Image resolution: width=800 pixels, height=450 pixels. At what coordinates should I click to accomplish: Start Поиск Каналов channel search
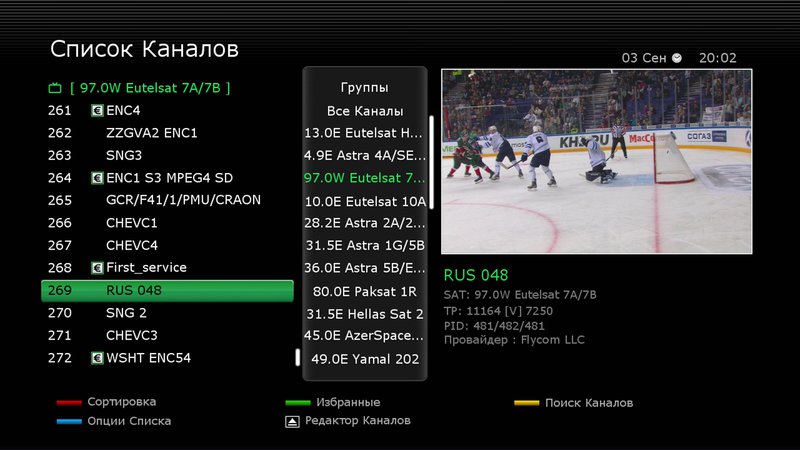pyautogui.click(x=588, y=403)
